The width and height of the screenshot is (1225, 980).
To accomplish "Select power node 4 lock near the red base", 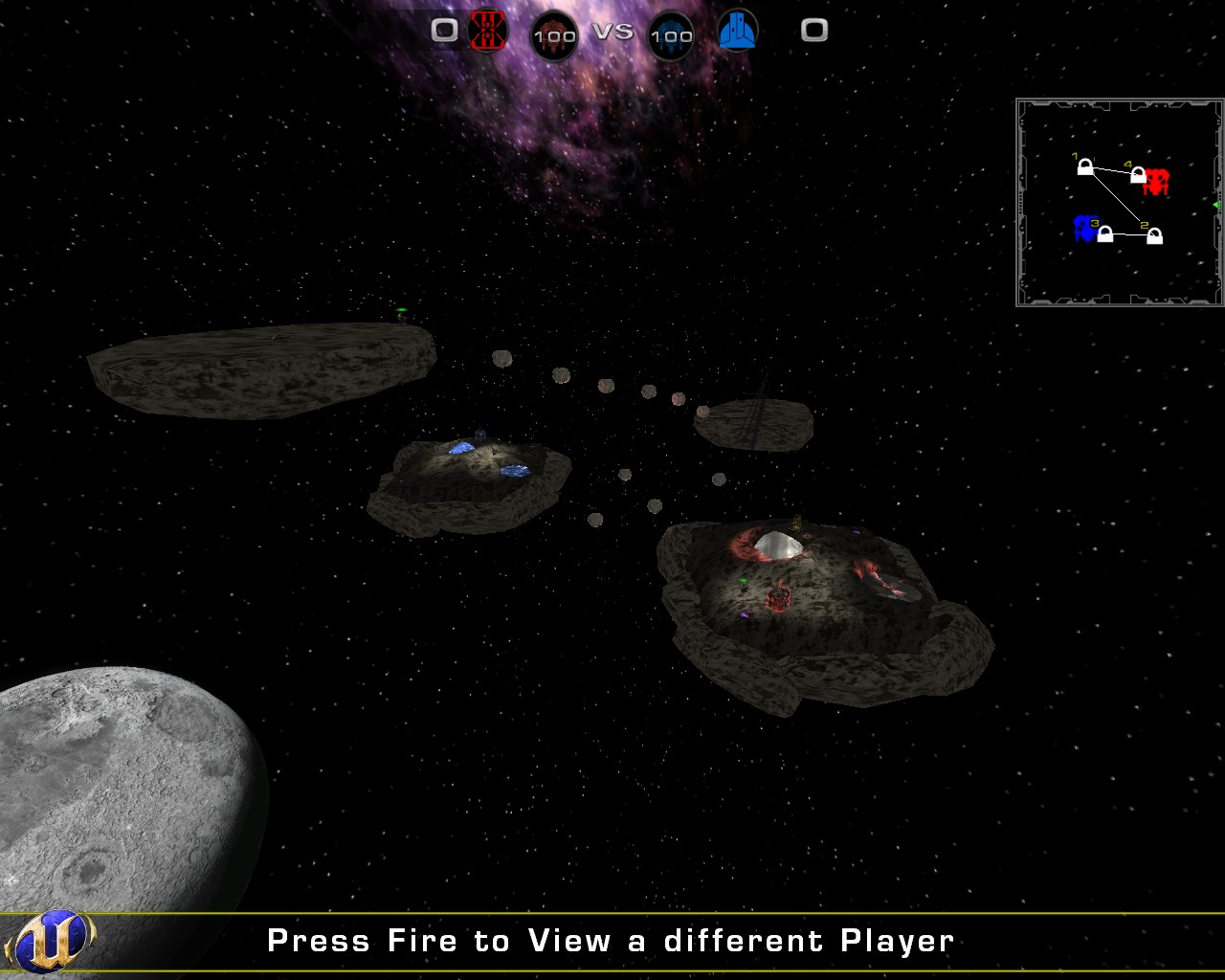I will tap(1136, 177).
